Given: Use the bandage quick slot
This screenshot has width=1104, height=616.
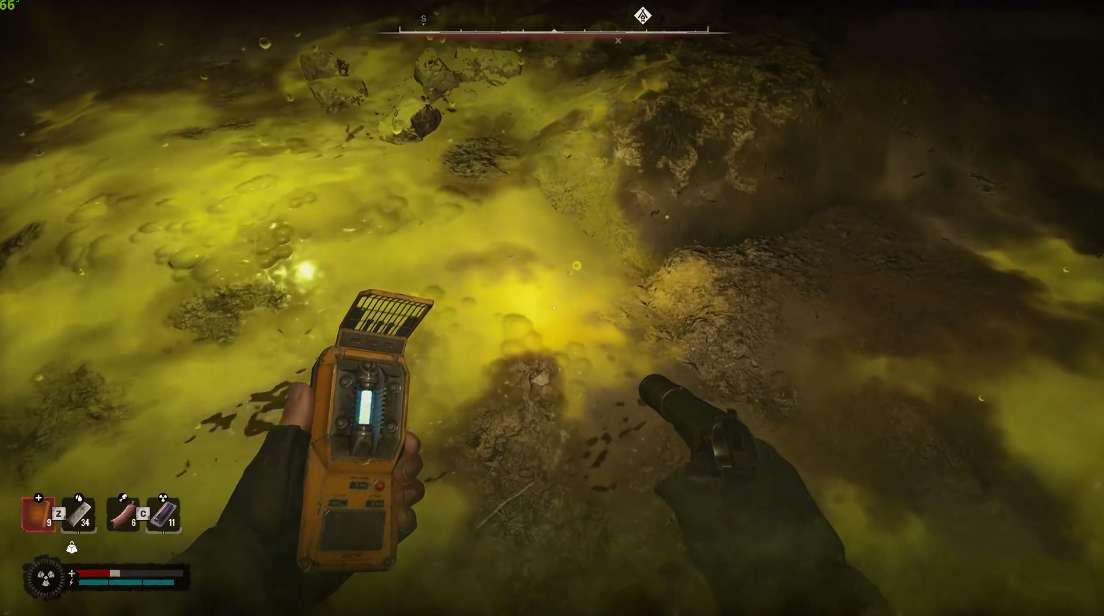Looking at the screenshot, I should [78, 513].
